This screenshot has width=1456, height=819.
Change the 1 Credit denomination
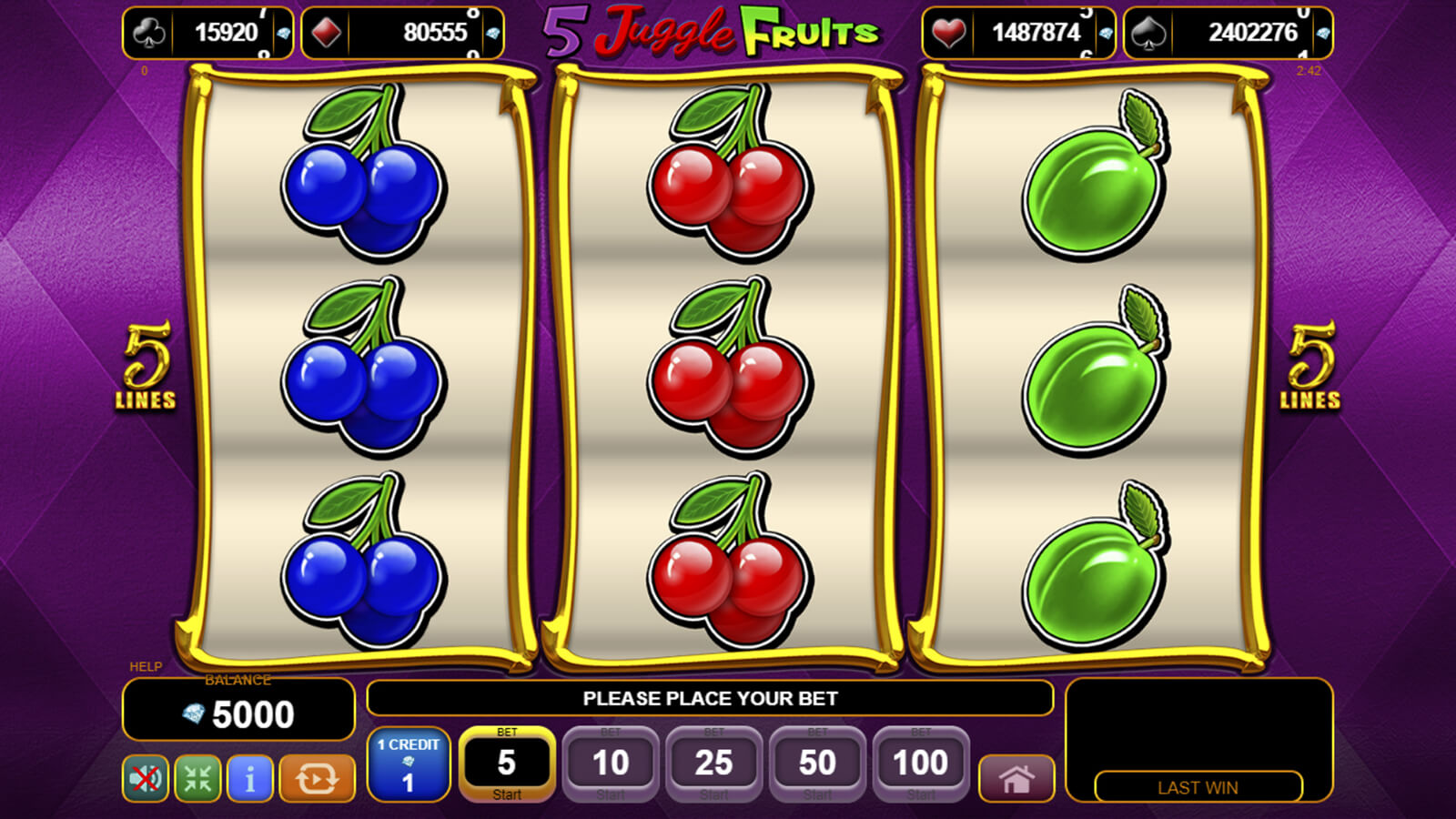pos(409,763)
